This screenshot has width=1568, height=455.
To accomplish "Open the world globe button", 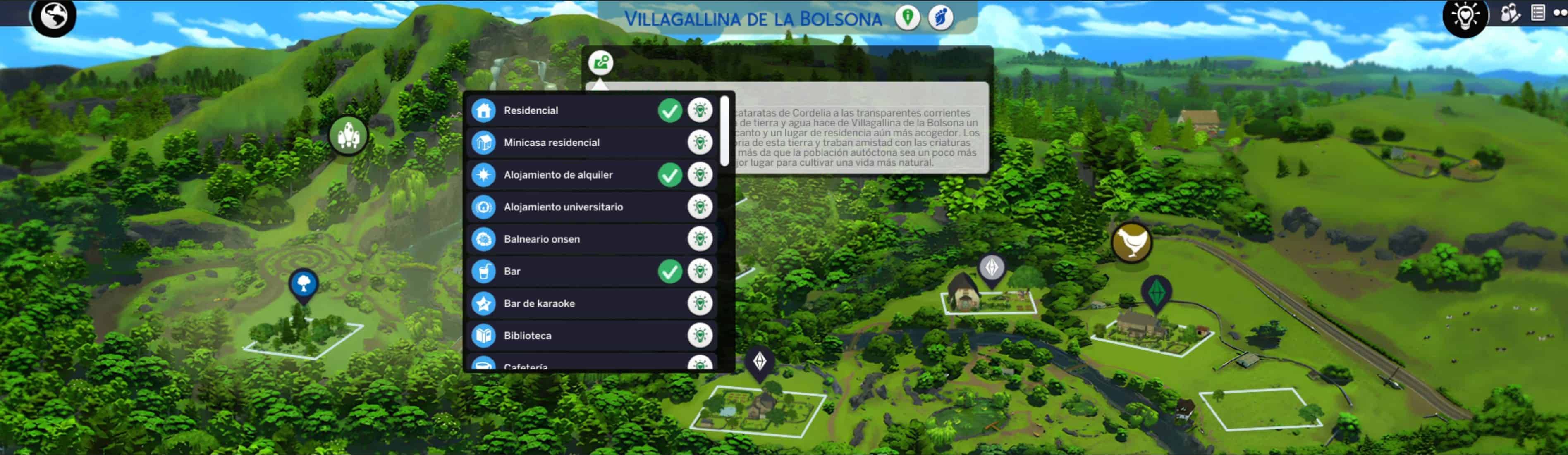I will click(x=54, y=17).
